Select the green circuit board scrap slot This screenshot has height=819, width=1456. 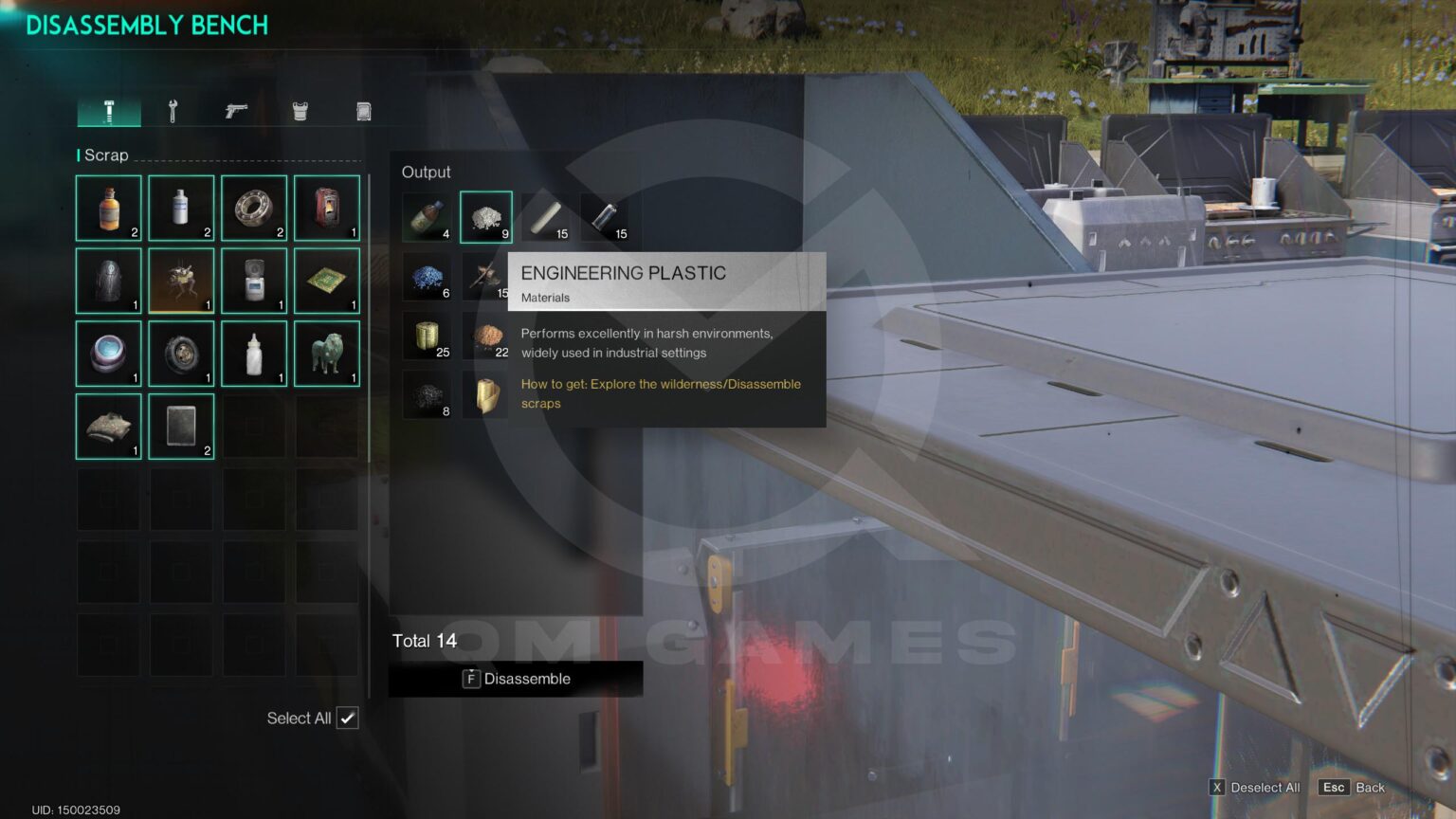pos(327,281)
